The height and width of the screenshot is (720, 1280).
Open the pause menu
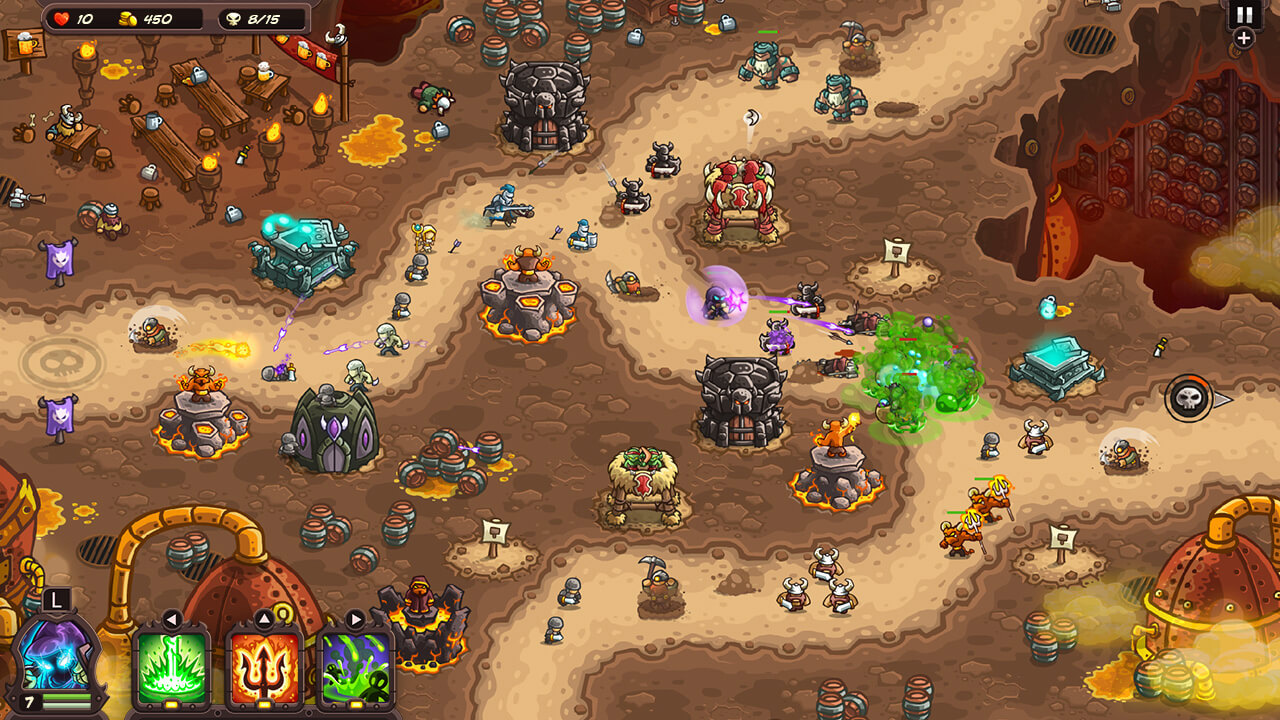point(1242,16)
